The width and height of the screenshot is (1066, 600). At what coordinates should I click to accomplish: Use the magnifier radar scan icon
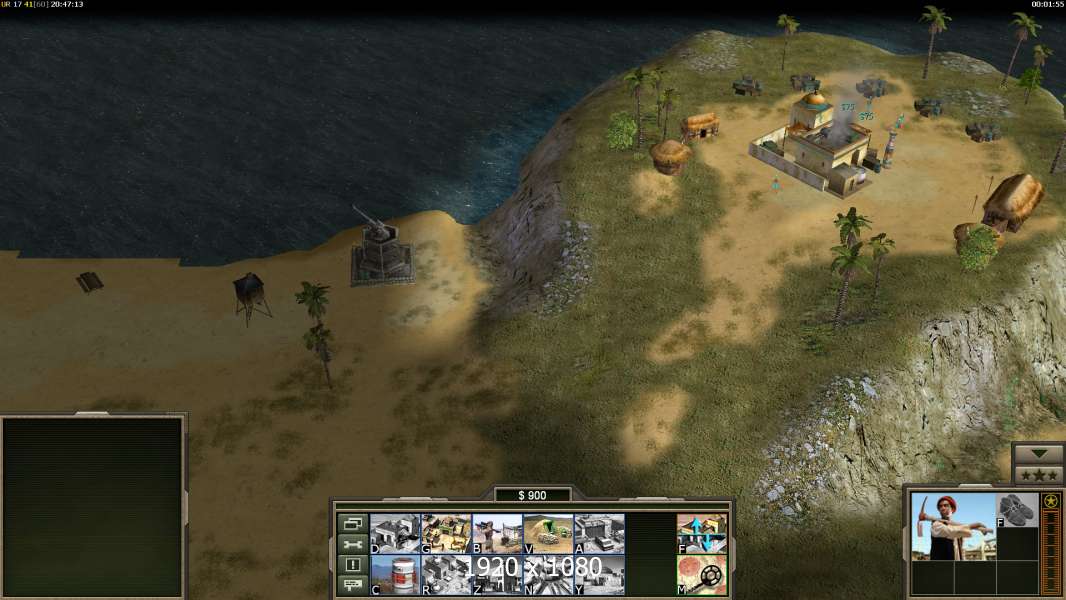[702, 575]
